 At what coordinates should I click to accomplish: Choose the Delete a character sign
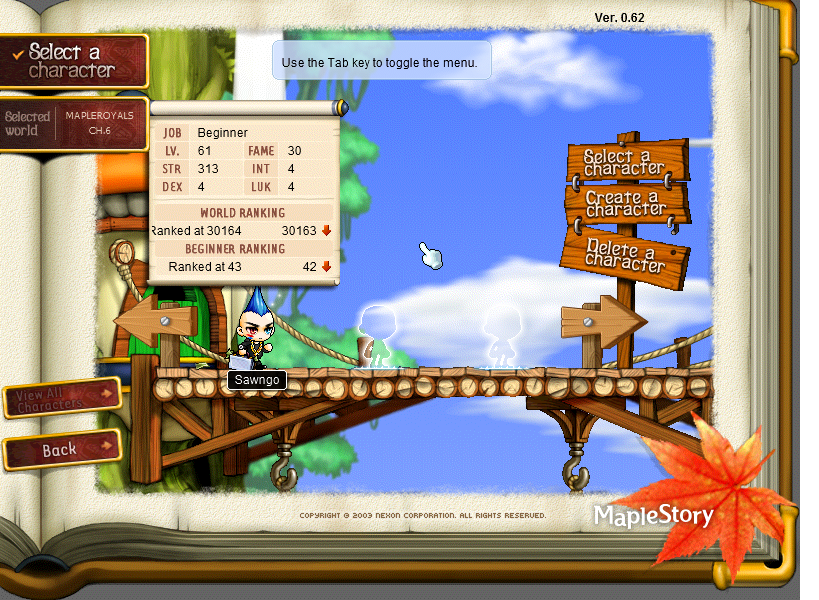coord(626,253)
